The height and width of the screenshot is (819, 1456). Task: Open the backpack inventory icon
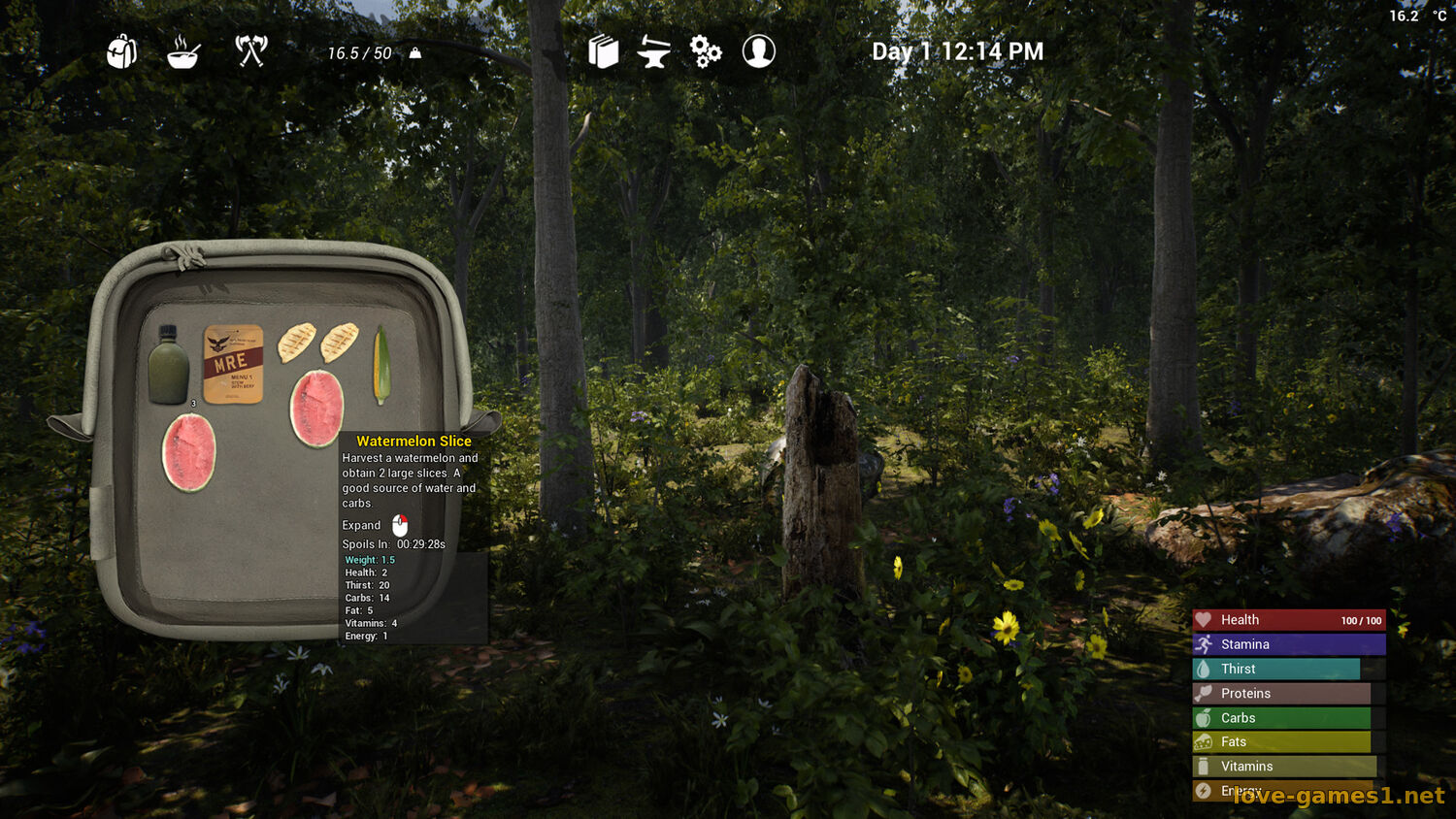click(x=121, y=51)
